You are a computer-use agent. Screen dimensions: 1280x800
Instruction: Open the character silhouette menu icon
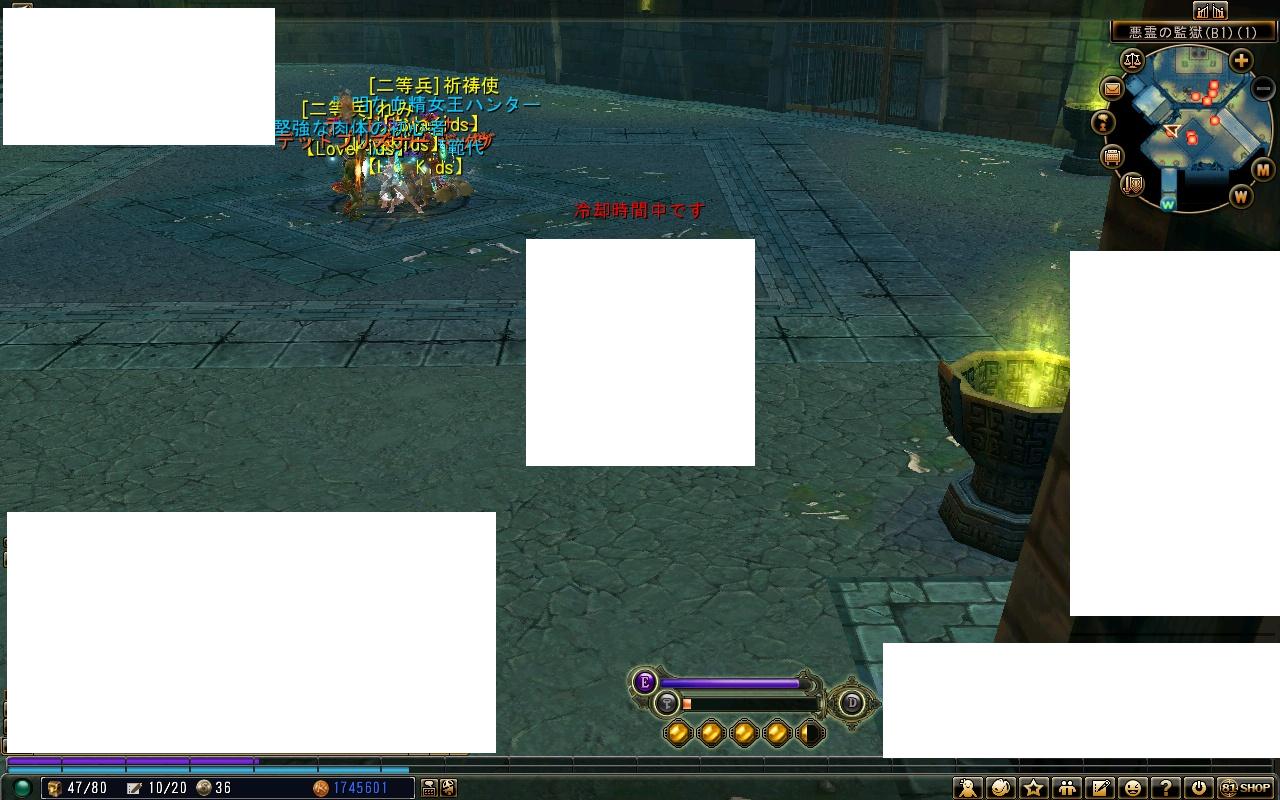(968, 788)
